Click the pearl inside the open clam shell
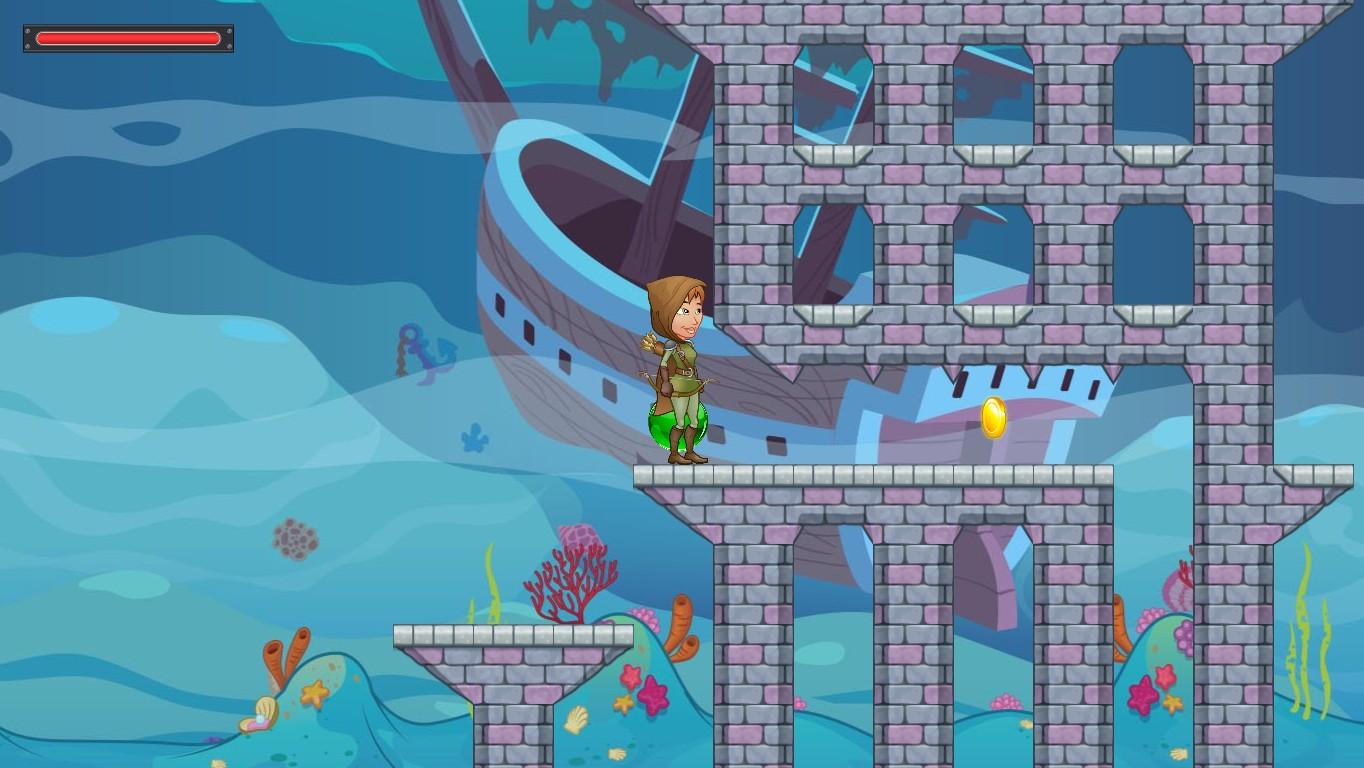 (258, 717)
